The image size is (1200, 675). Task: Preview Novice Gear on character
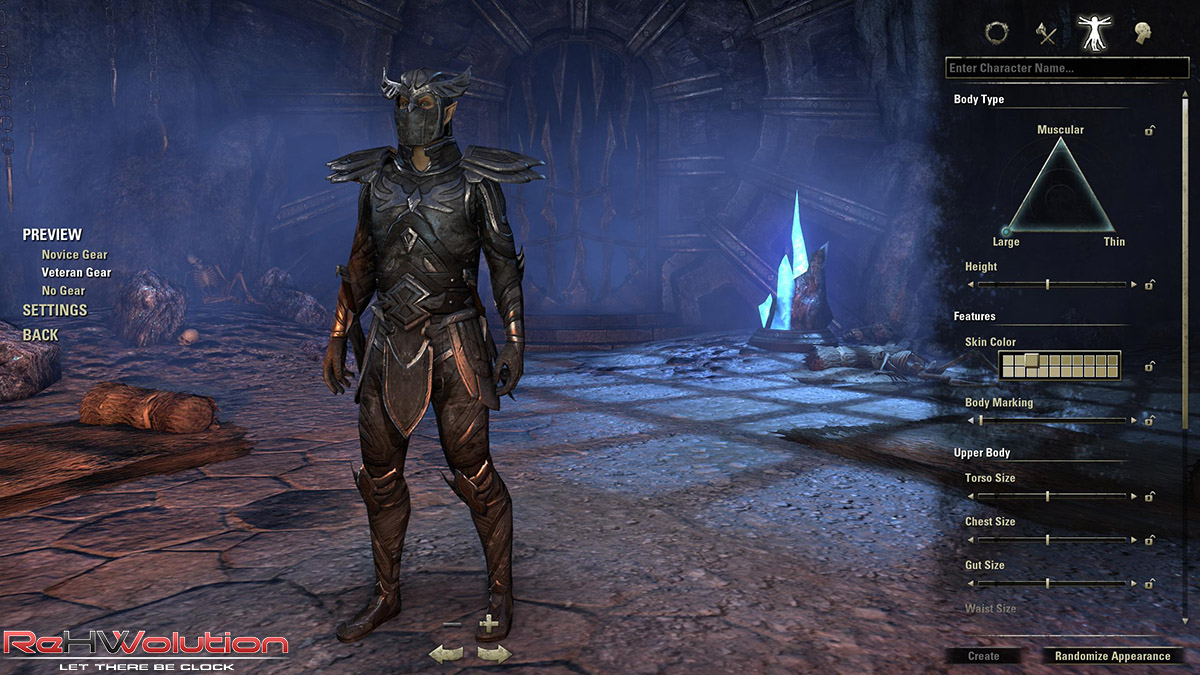point(74,255)
